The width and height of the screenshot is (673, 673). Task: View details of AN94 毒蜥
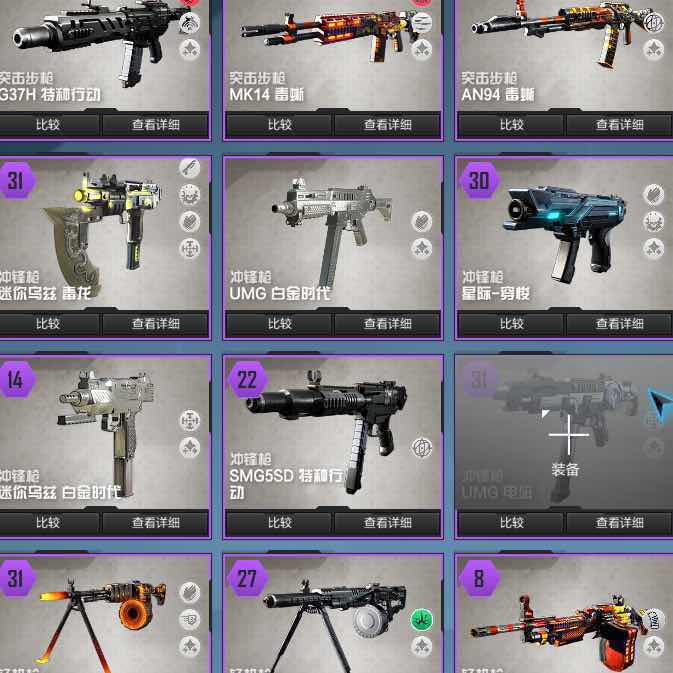coord(619,125)
